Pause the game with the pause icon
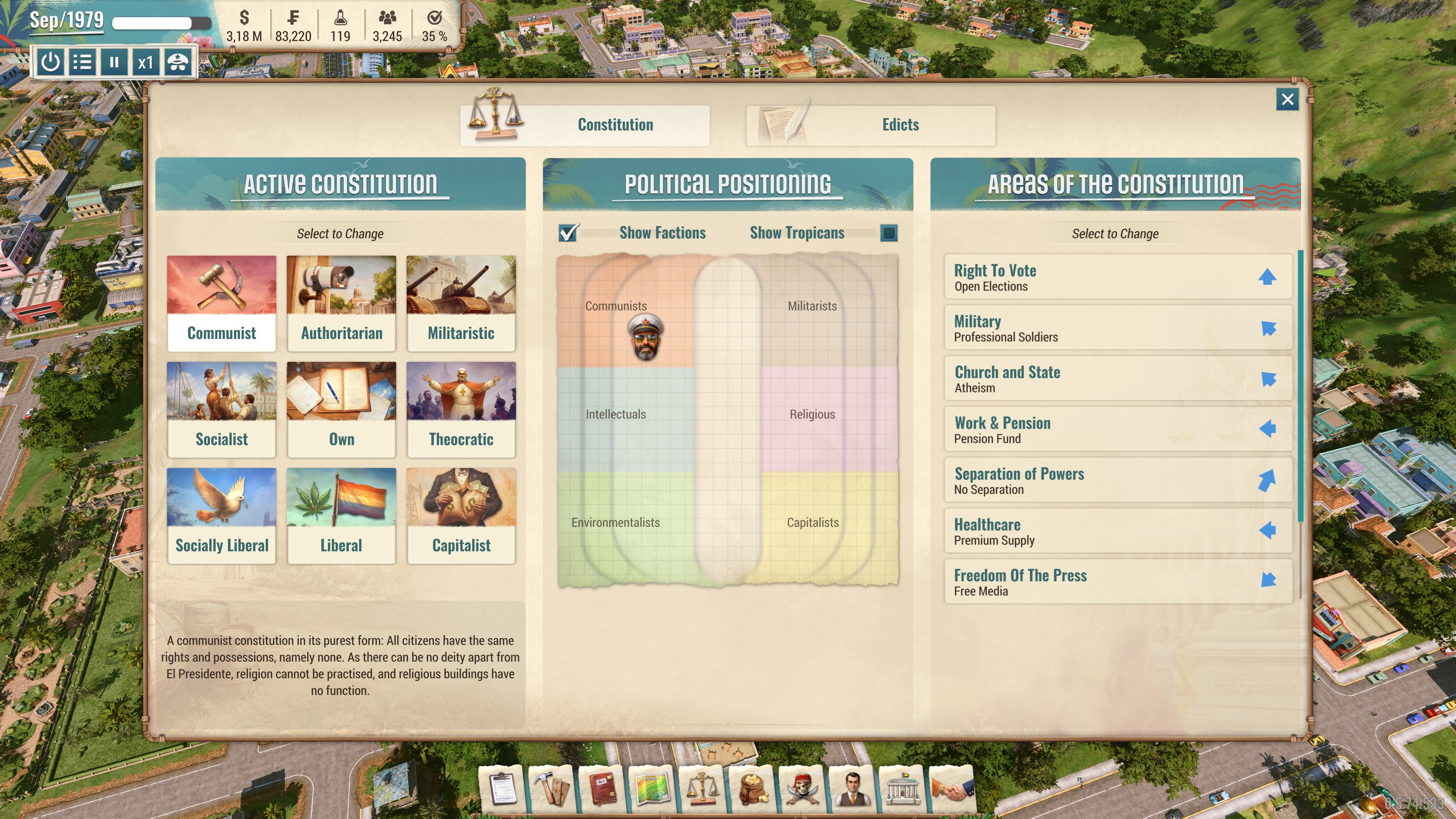1456x819 pixels. click(x=114, y=62)
